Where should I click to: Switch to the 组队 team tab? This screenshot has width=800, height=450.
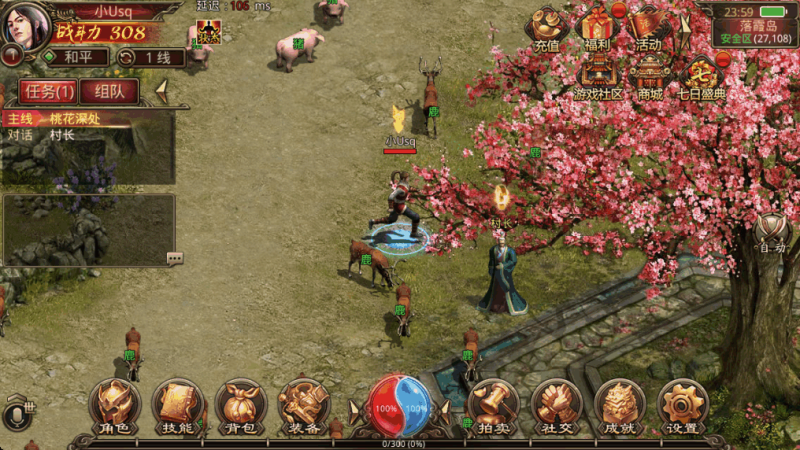[109, 92]
